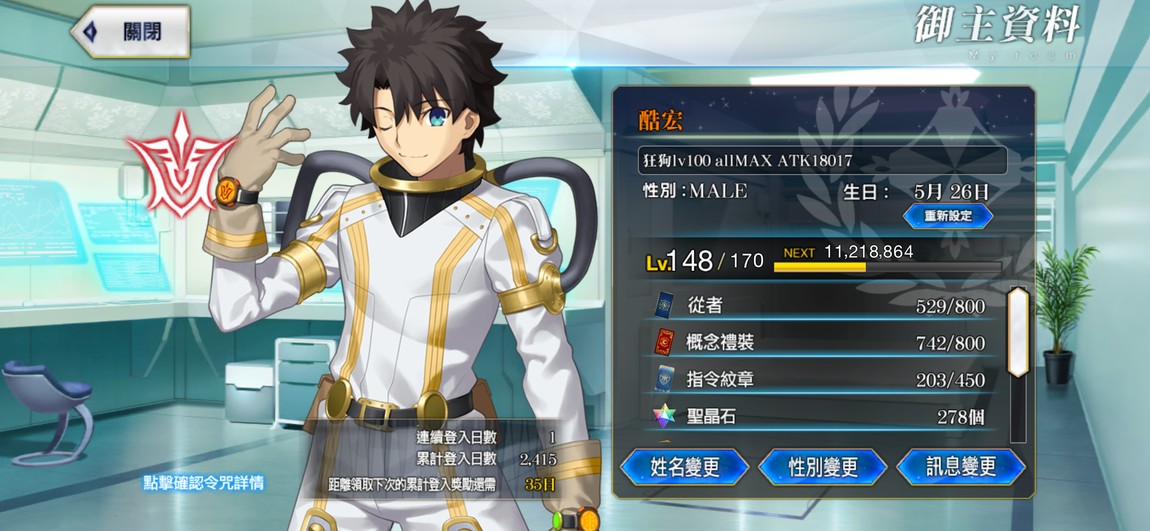
Task: Close the Master profile screen
Action: click(131, 31)
